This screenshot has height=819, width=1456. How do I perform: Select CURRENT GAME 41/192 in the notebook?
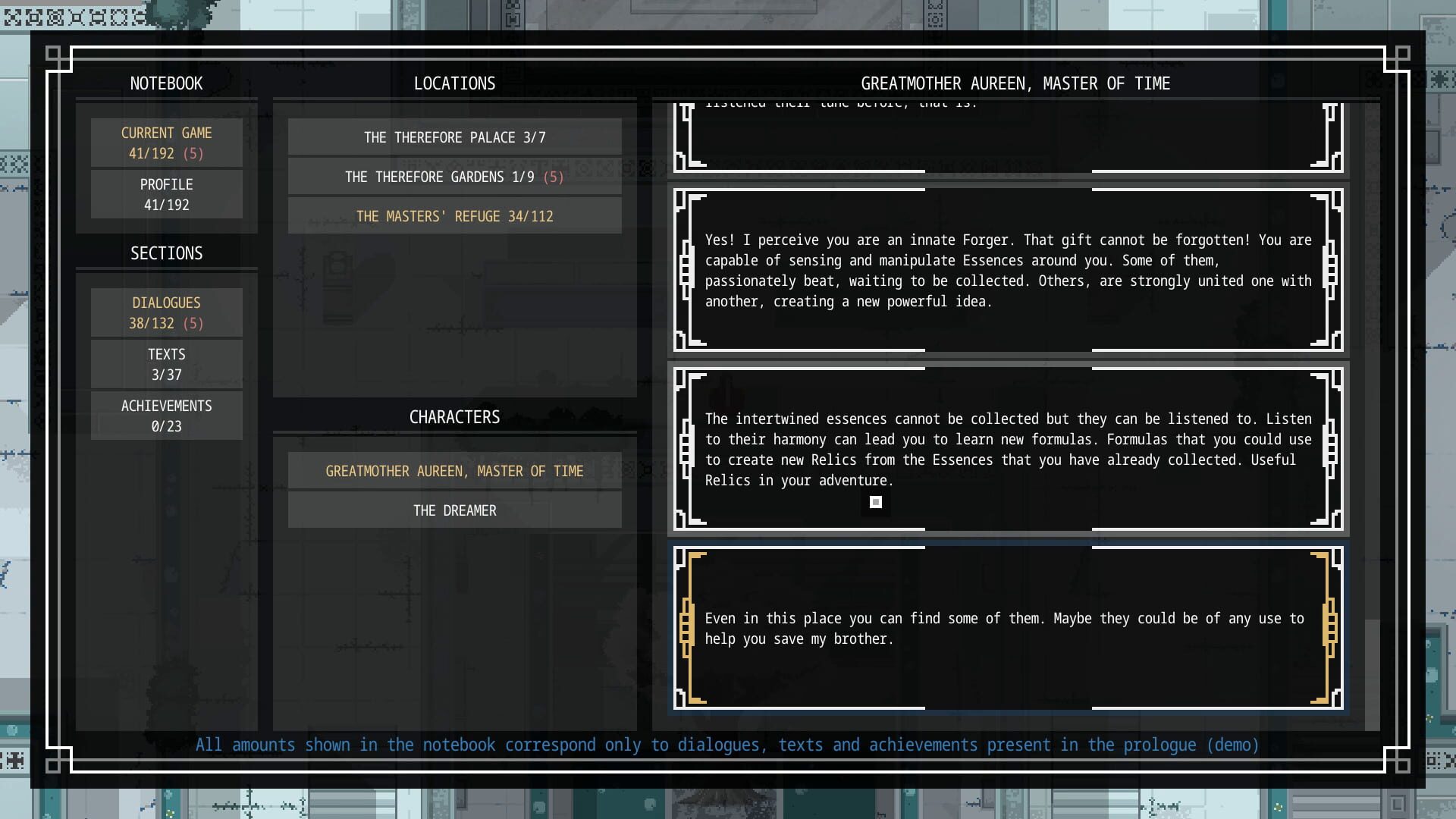(x=166, y=143)
